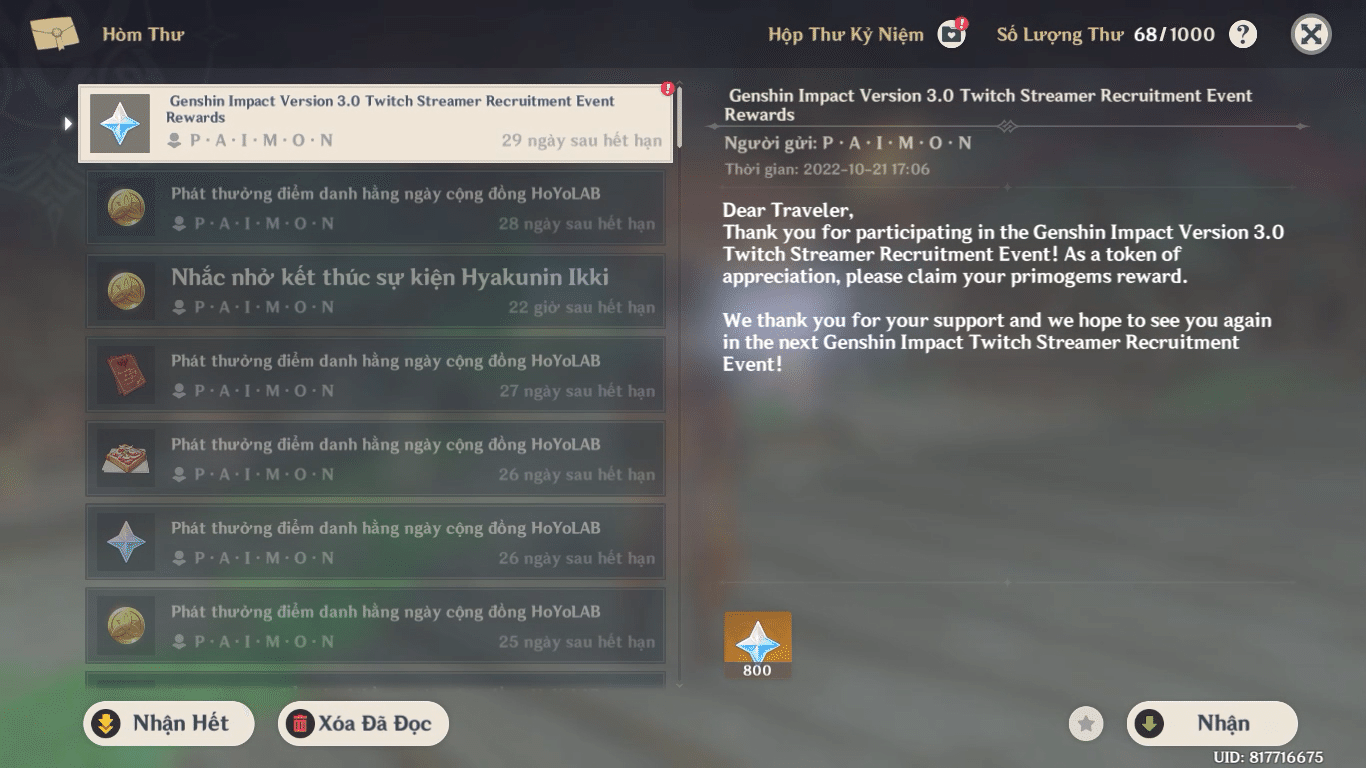1366x768 pixels.
Task: Click the envelope icon beside Hòm Thư title
Action: pyautogui.click(x=56, y=32)
